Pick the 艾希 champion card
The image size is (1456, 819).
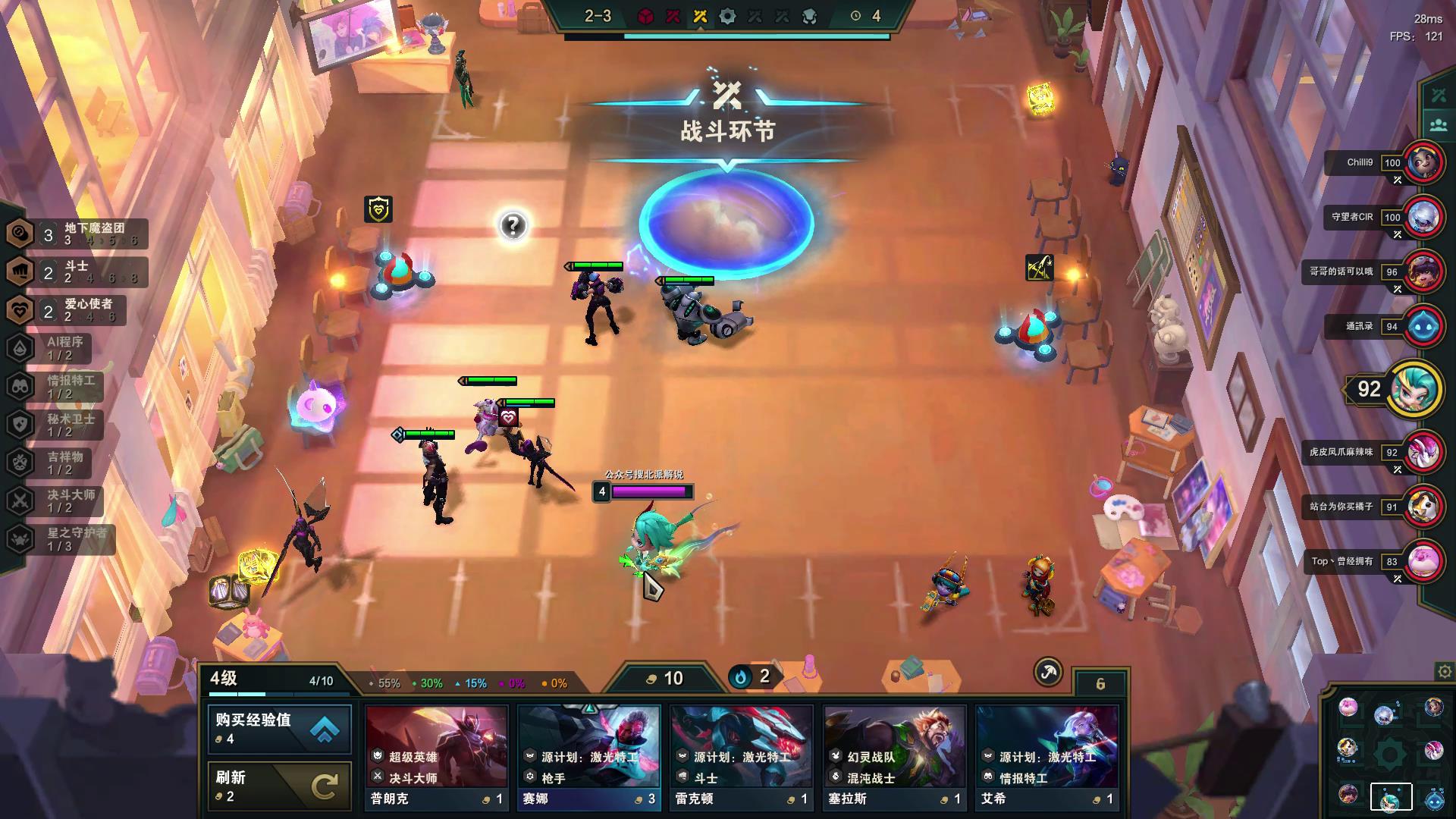coord(1046,756)
